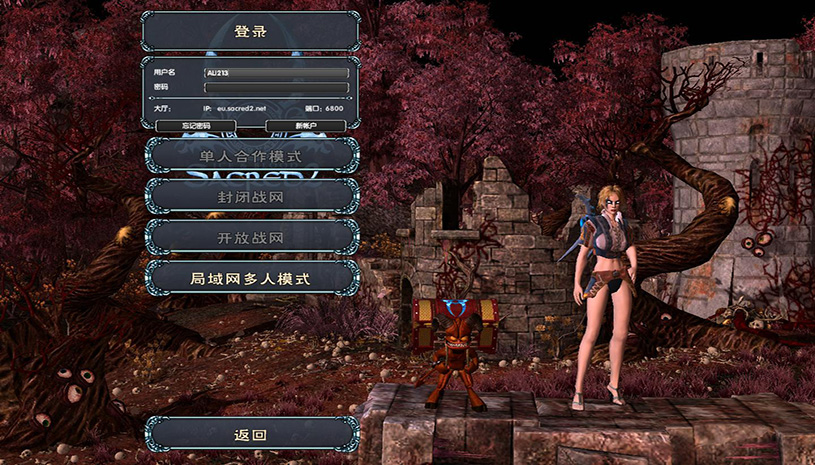Choose 单人合作模式 single-player mode
The height and width of the screenshot is (465, 815).
click(x=251, y=156)
